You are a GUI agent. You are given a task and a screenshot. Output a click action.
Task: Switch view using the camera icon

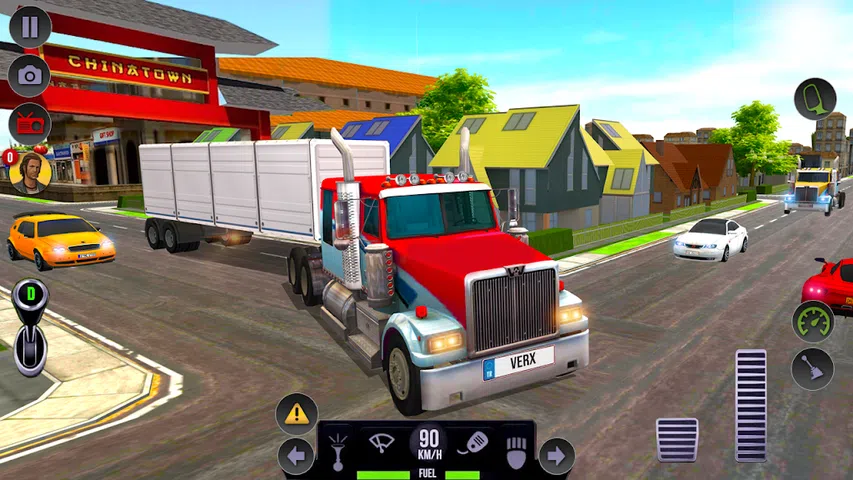pos(30,76)
